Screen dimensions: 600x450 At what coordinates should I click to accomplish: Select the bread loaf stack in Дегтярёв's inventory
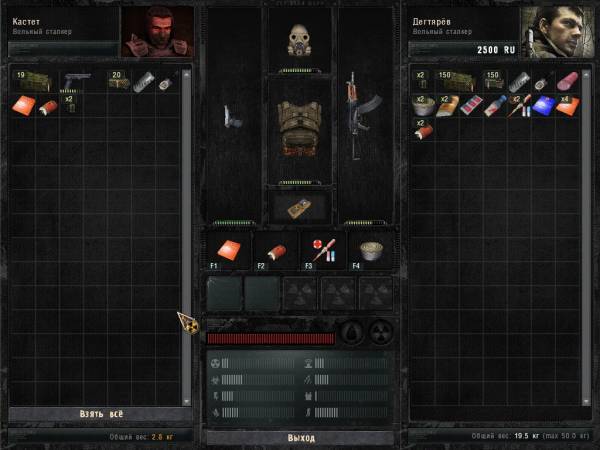(448, 104)
